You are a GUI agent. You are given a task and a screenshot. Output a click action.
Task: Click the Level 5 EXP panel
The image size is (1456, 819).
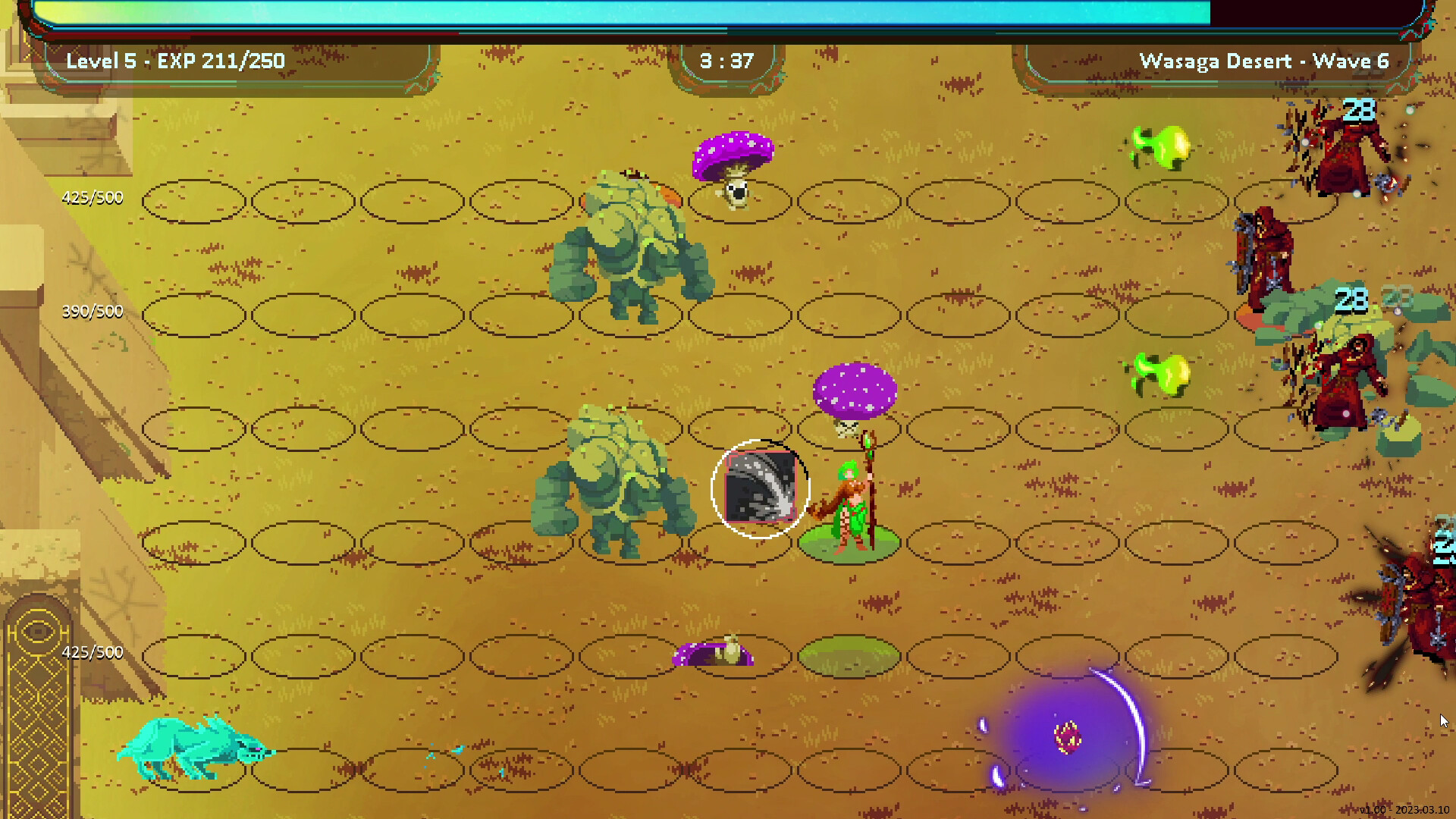click(x=173, y=61)
